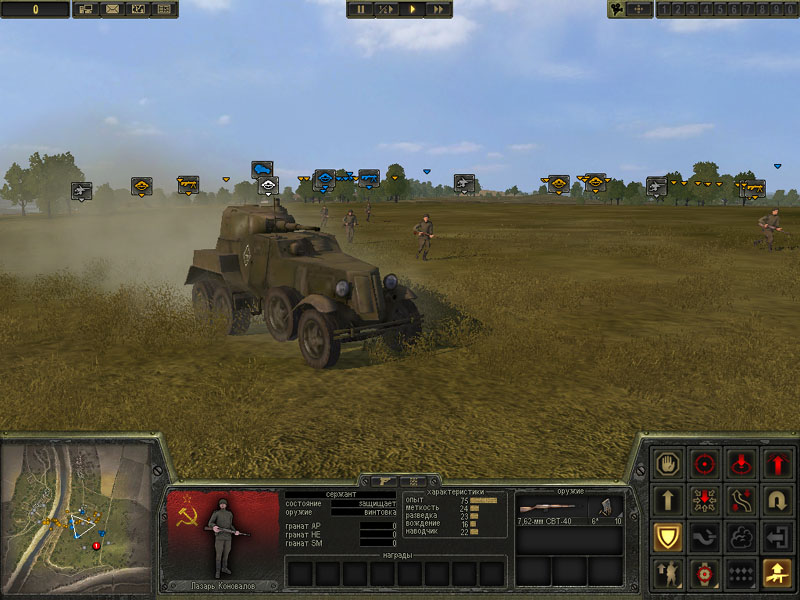The width and height of the screenshot is (800, 600).
Task: Choose the winding path route command
Action: (x=741, y=500)
